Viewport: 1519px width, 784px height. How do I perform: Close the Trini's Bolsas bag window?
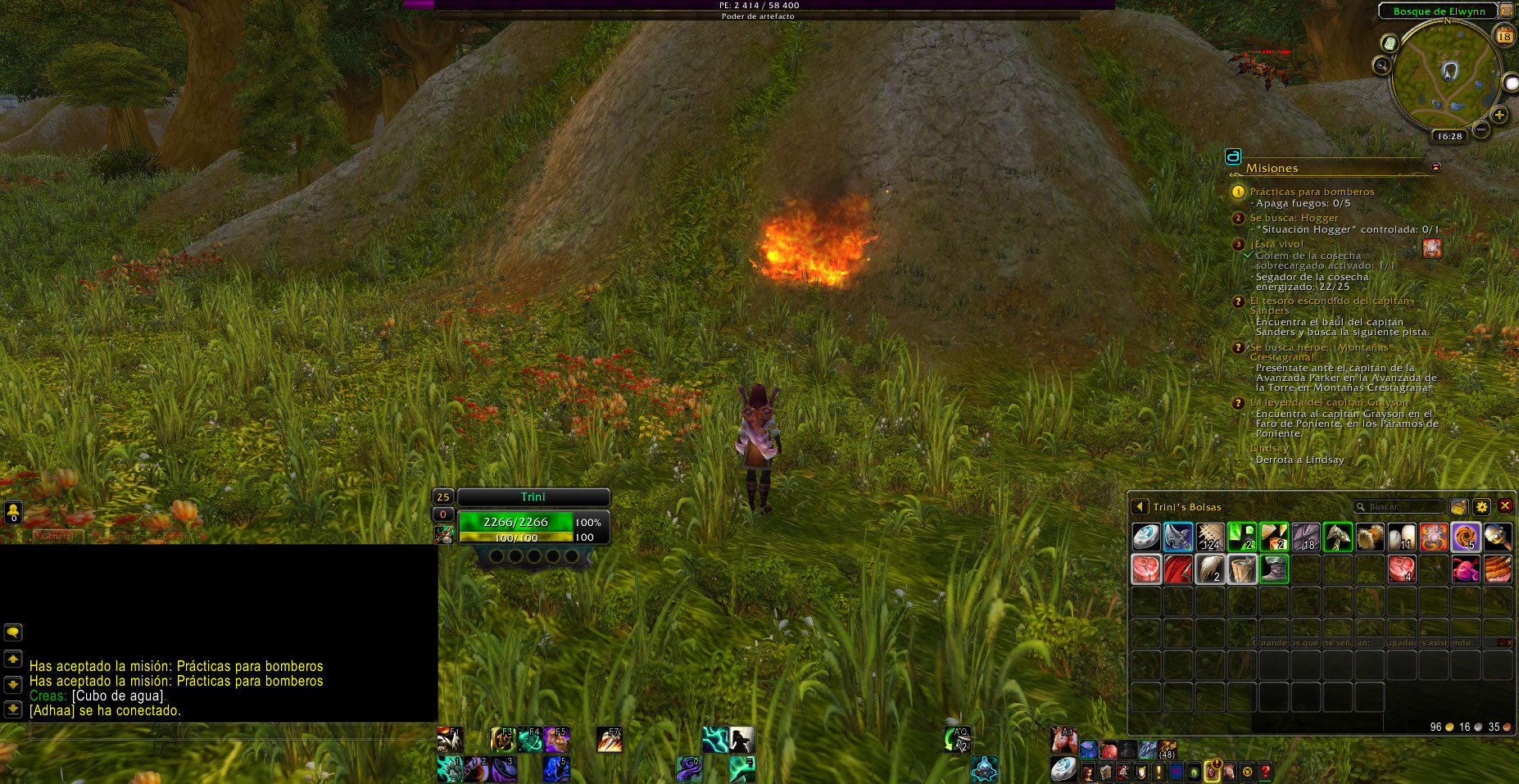coord(1505,506)
